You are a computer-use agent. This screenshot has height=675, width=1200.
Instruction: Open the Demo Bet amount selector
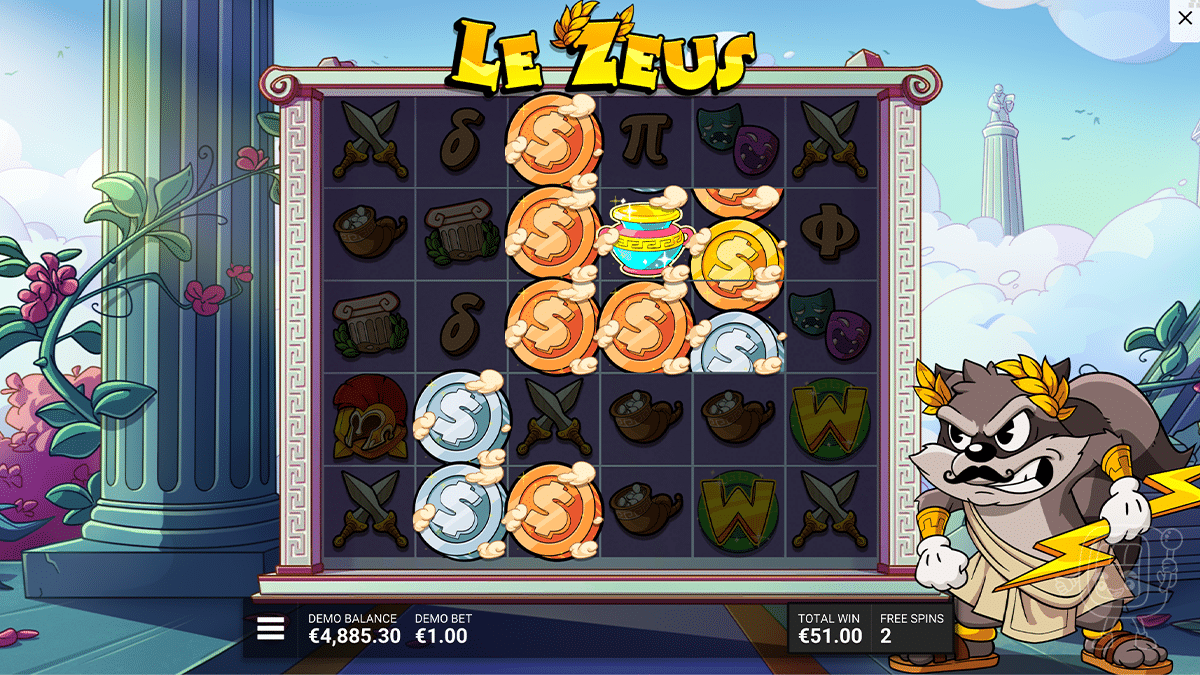(442, 629)
